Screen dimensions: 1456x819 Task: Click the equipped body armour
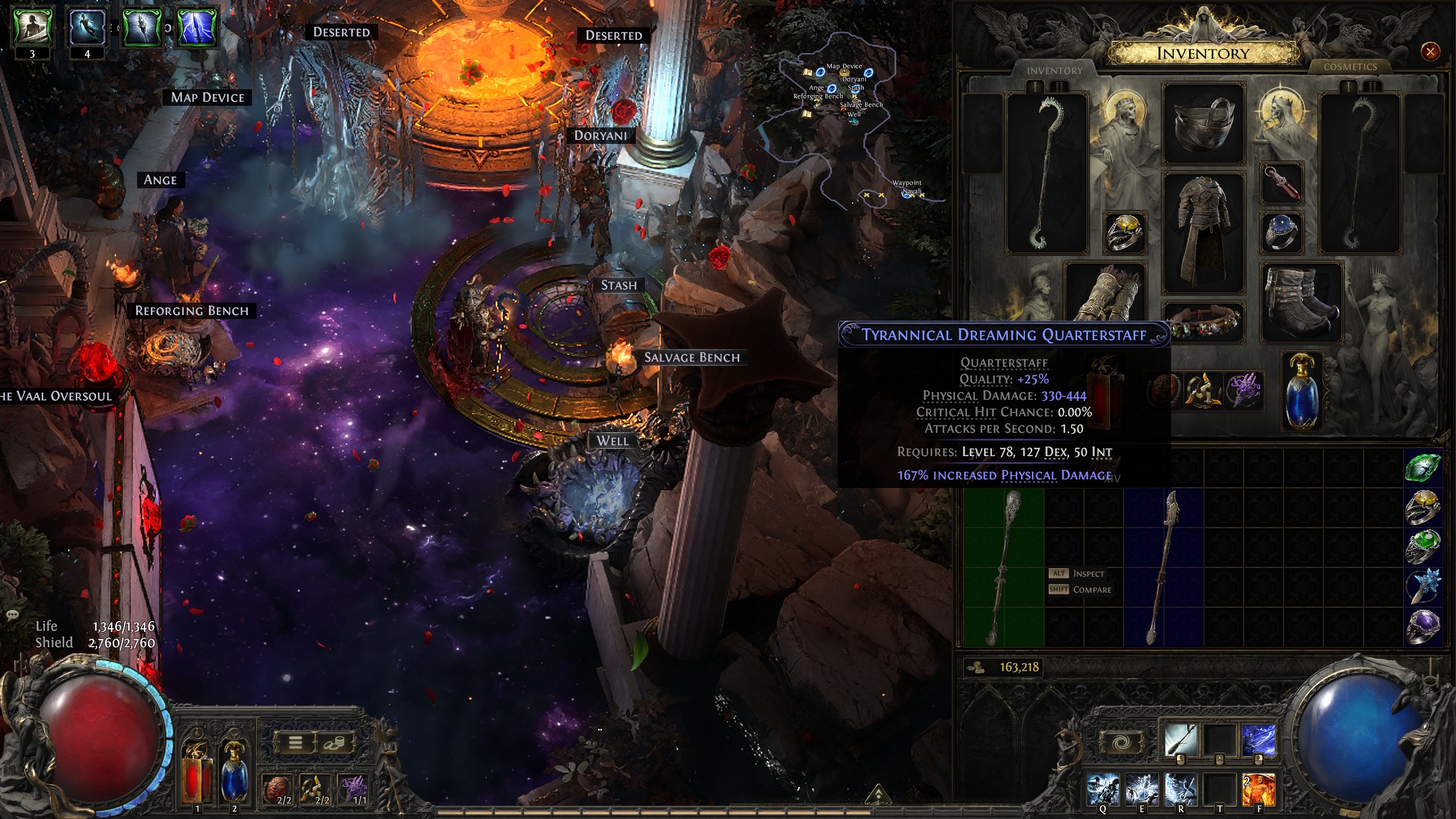point(1203,232)
